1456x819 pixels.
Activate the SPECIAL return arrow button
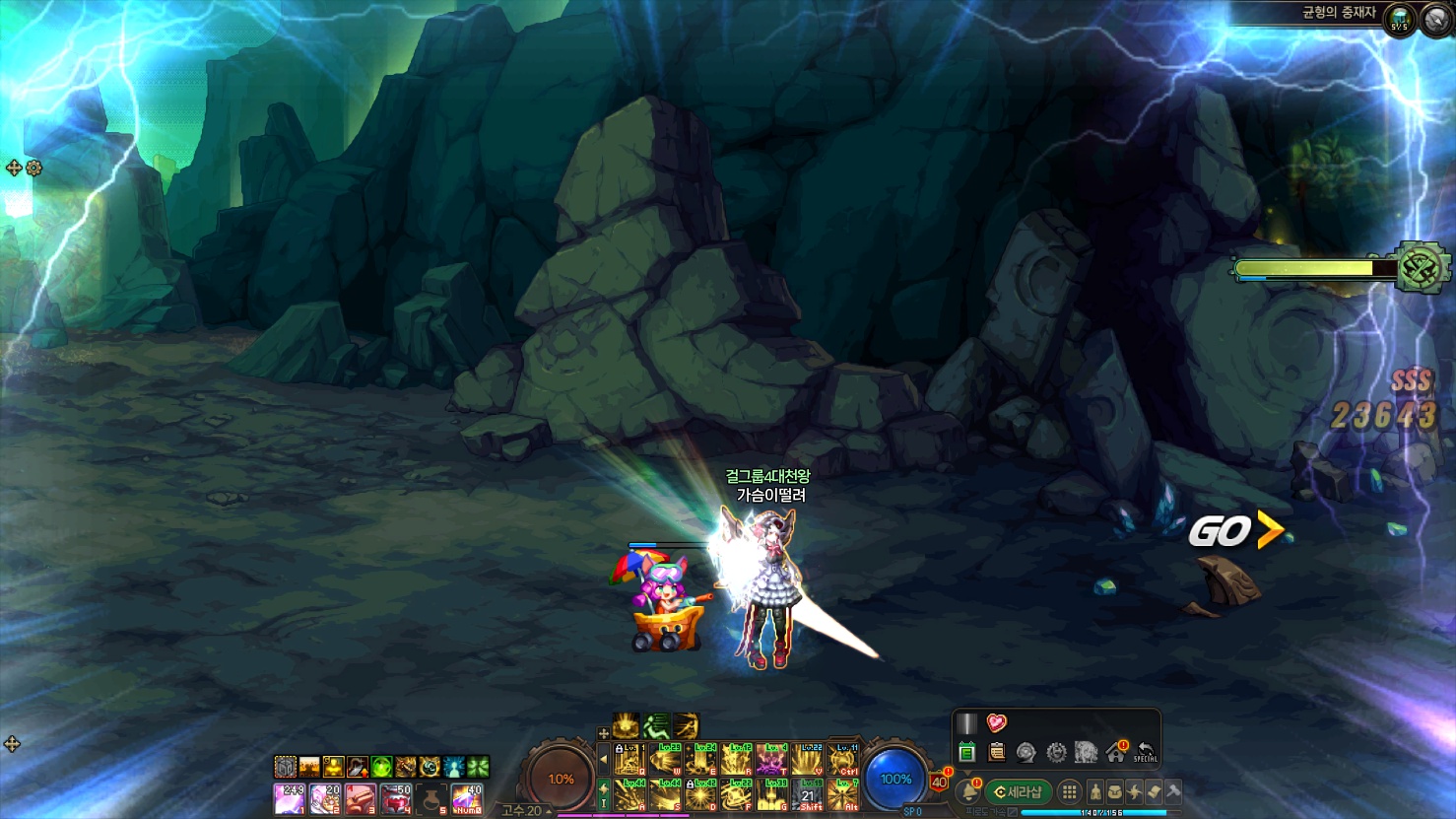[x=1145, y=753]
